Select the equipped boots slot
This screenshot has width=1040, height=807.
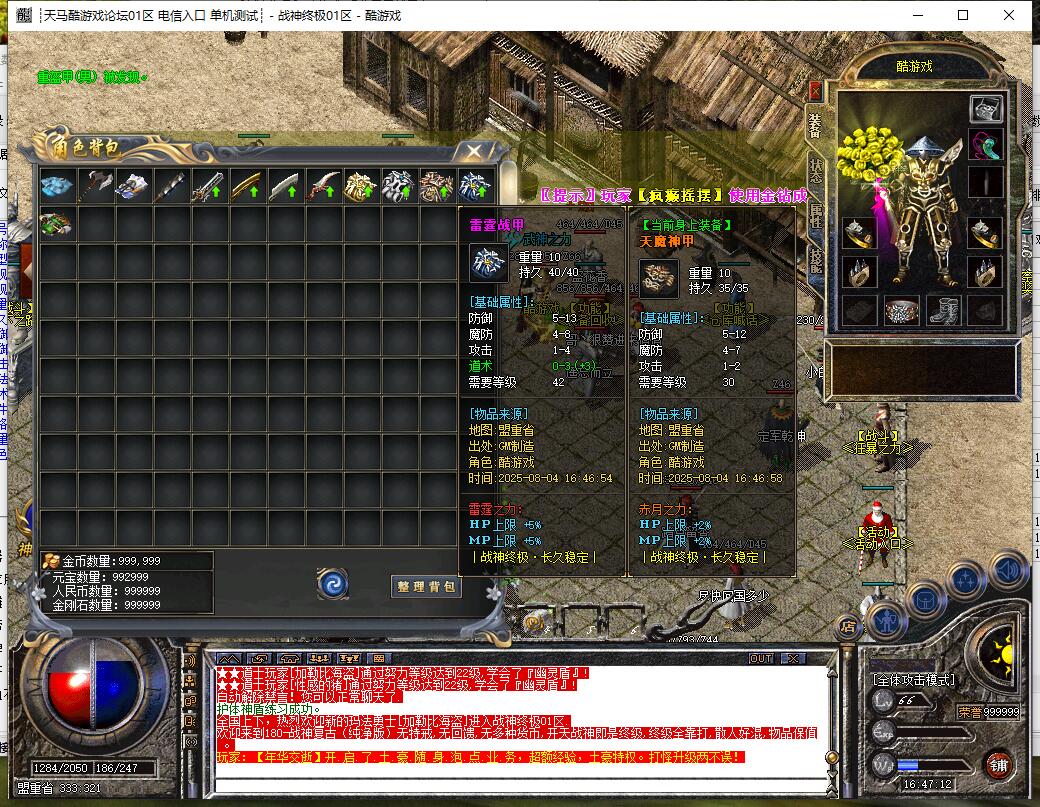pyautogui.click(x=943, y=311)
